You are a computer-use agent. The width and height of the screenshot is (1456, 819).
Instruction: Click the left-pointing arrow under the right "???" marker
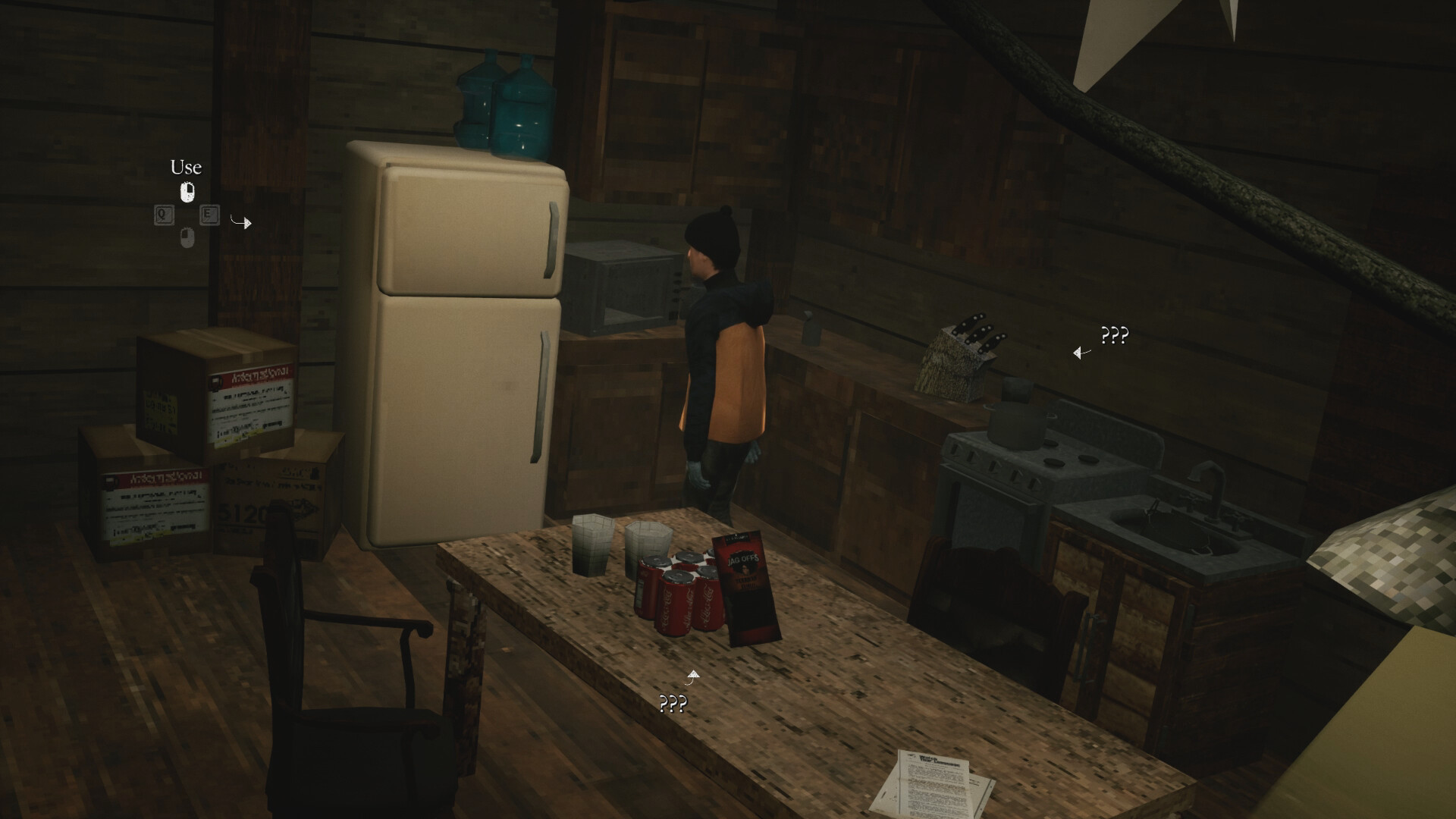coord(1078,353)
